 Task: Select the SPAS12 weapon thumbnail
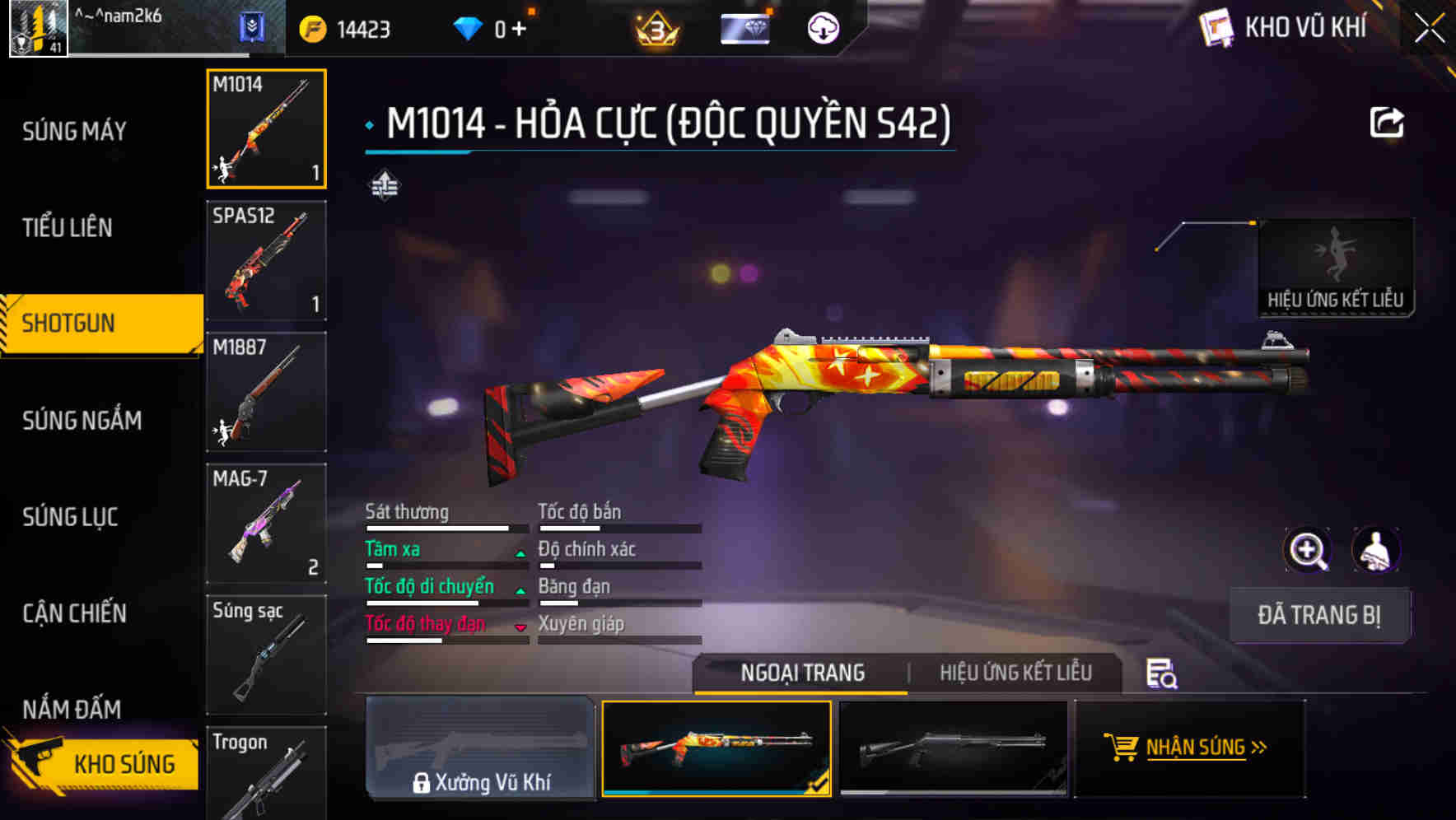click(x=266, y=261)
